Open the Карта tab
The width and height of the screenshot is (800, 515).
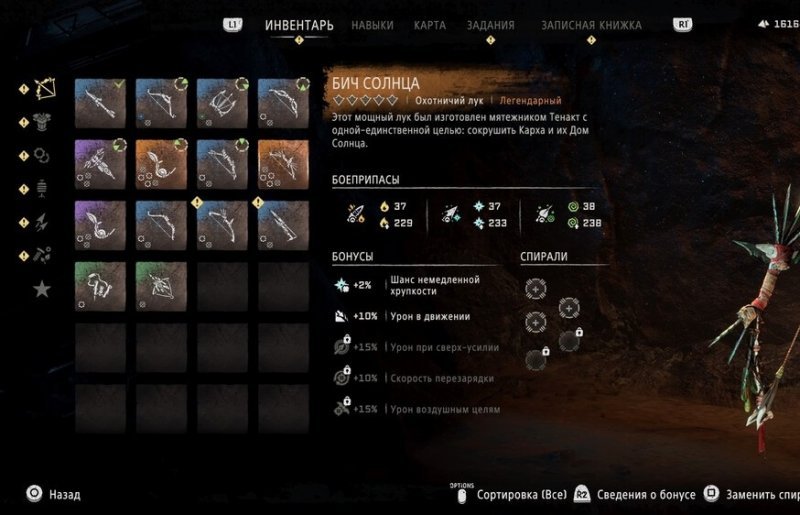tap(430, 25)
